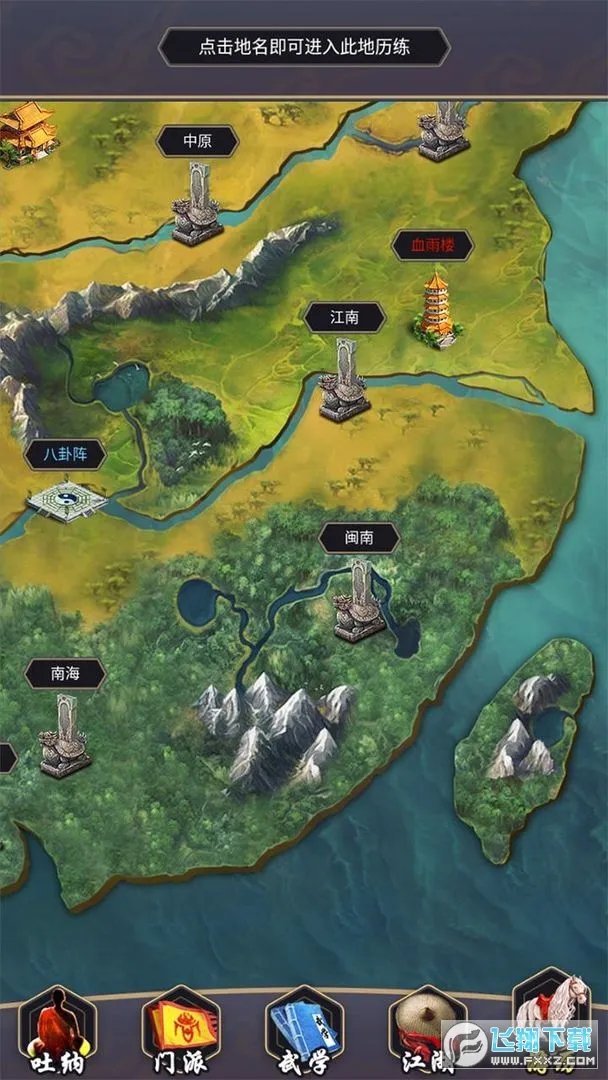
Task: Choose the 闽南 region label
Action: tap(359, 538)
